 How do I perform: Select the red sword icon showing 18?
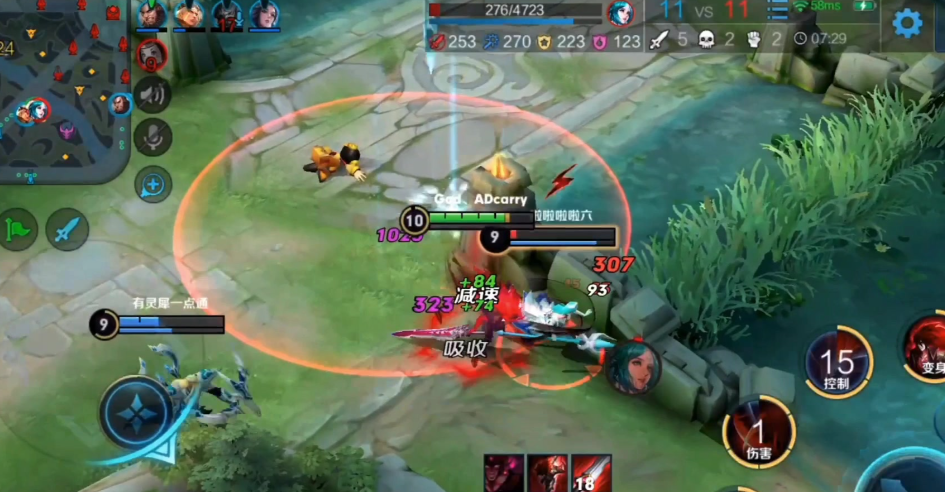pyautogui.click(x=591, y=473)
